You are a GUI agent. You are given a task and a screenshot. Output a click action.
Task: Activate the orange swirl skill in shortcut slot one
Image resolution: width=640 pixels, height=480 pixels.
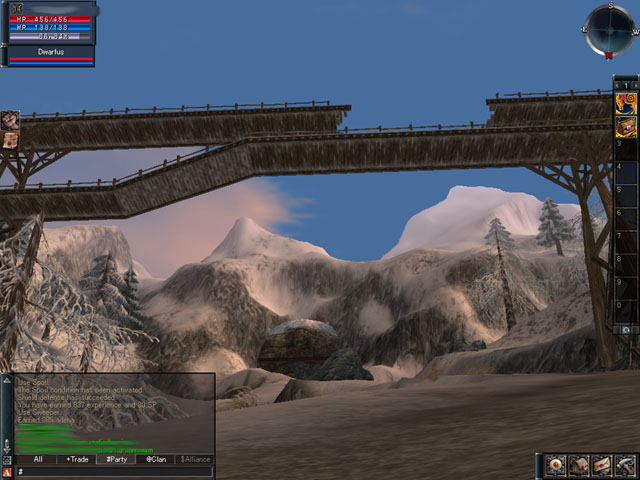pos(626,102)
